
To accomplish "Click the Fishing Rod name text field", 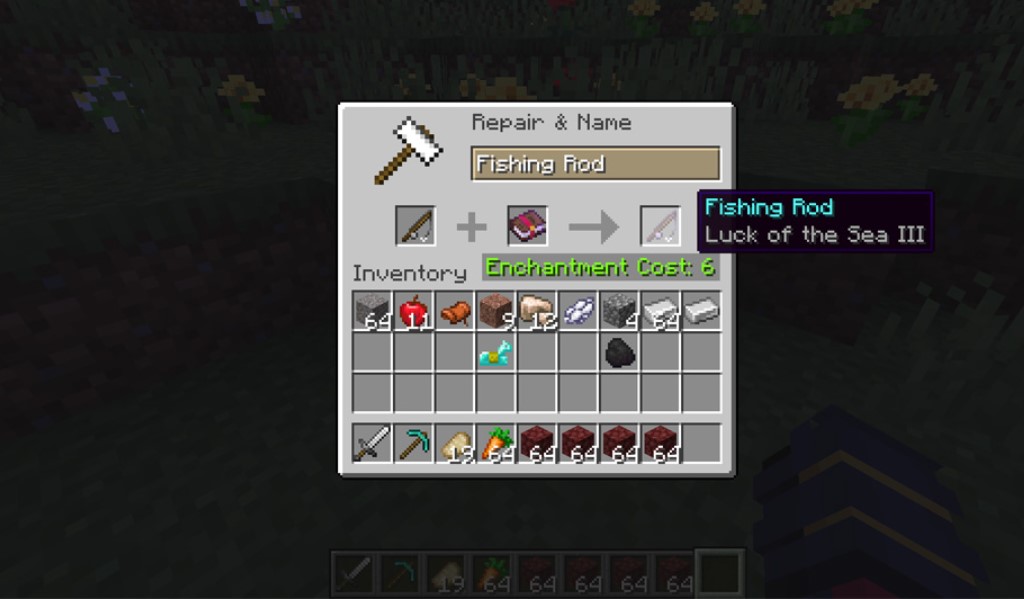I will tap(595, 164).
